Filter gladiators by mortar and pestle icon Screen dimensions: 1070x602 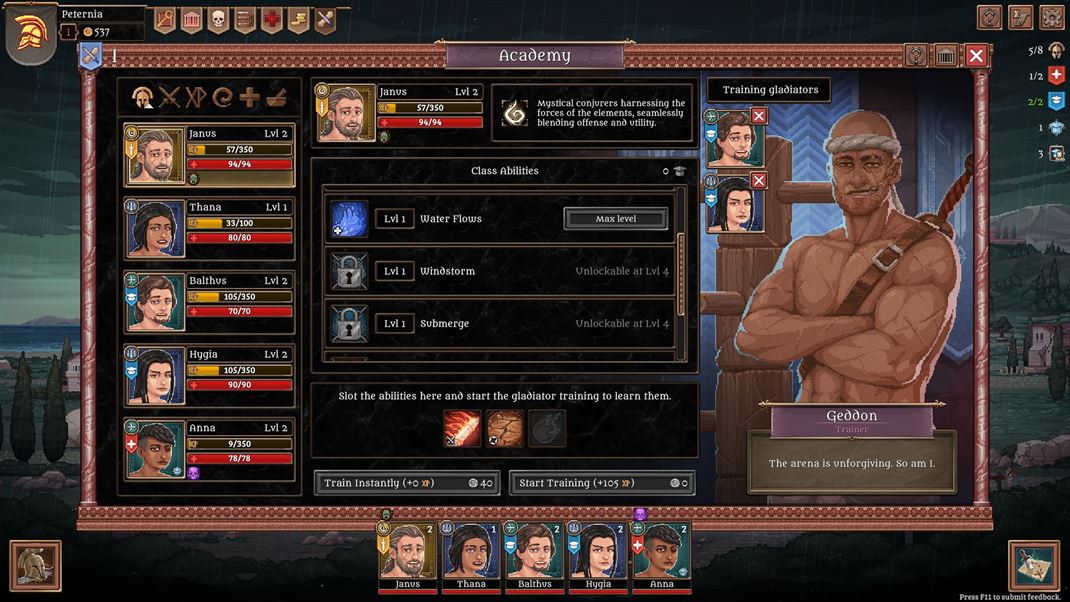276,97
